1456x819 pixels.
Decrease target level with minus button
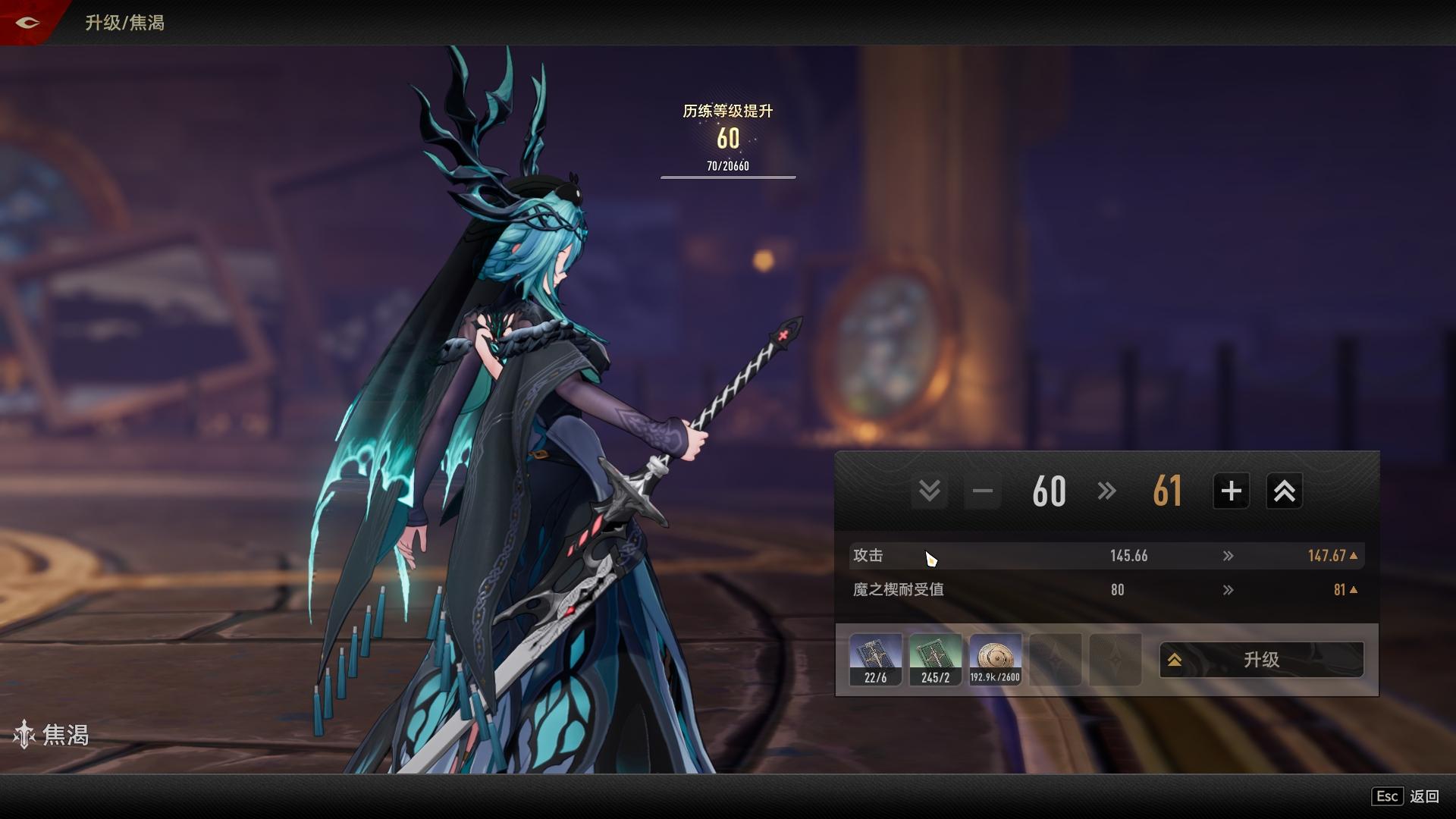pos(983,491)
